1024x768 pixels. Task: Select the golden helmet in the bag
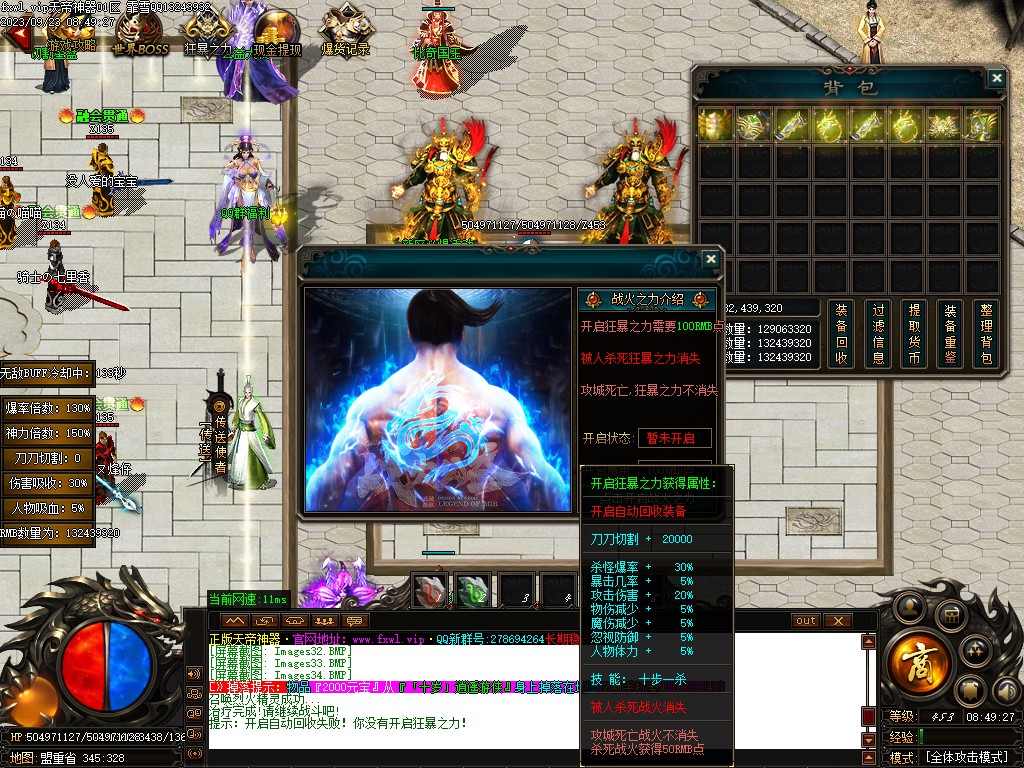[x=716, y=125]
